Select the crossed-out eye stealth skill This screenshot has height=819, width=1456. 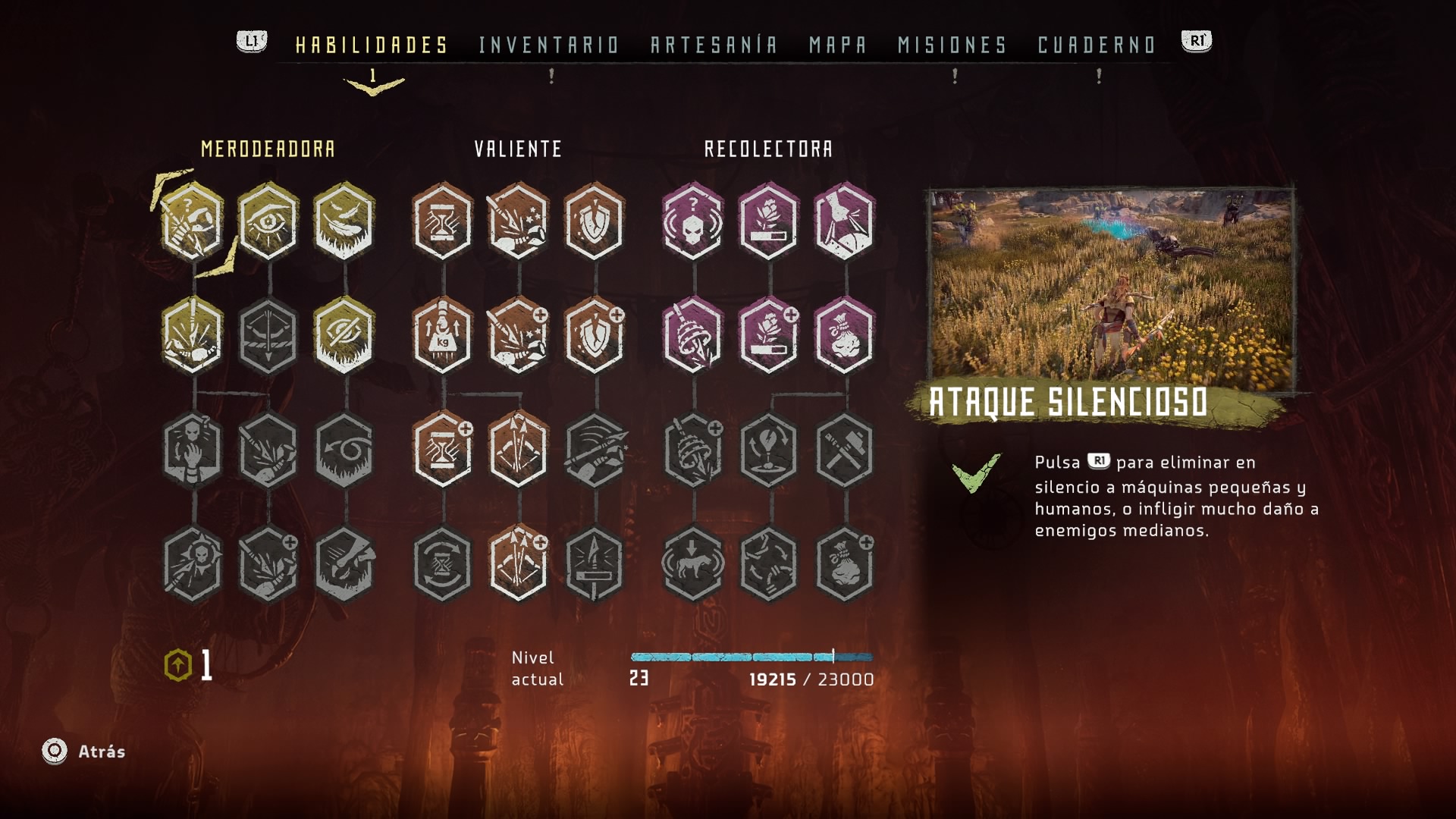(344, 336)
